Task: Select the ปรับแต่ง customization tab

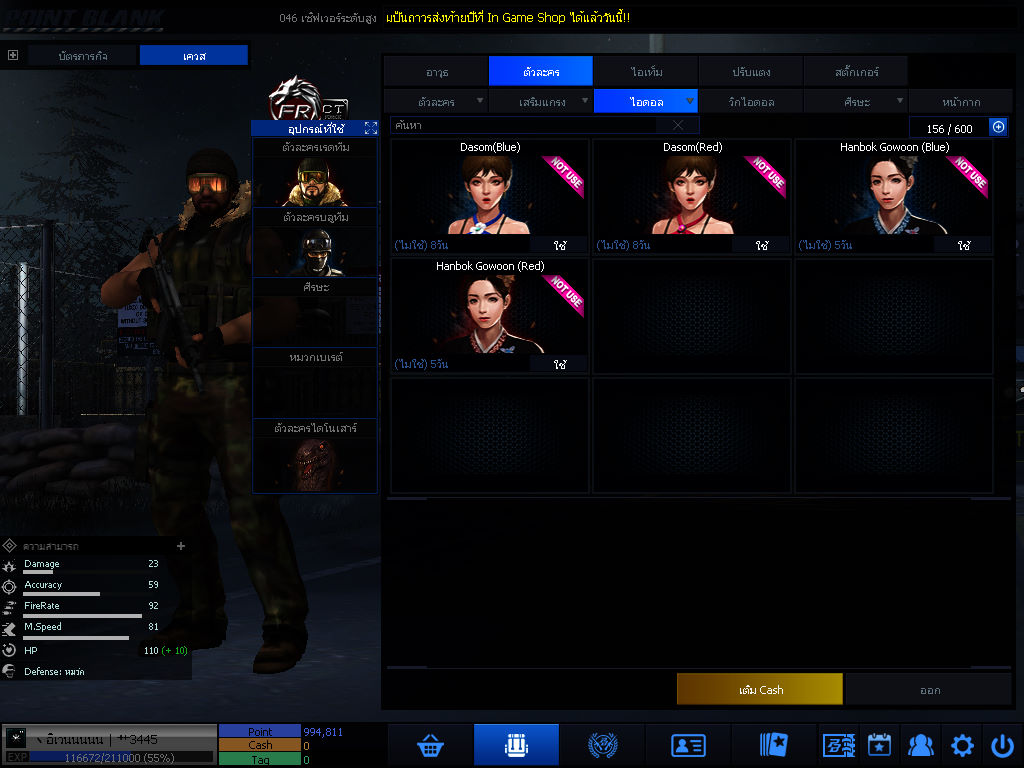Action: coord(749,72)
